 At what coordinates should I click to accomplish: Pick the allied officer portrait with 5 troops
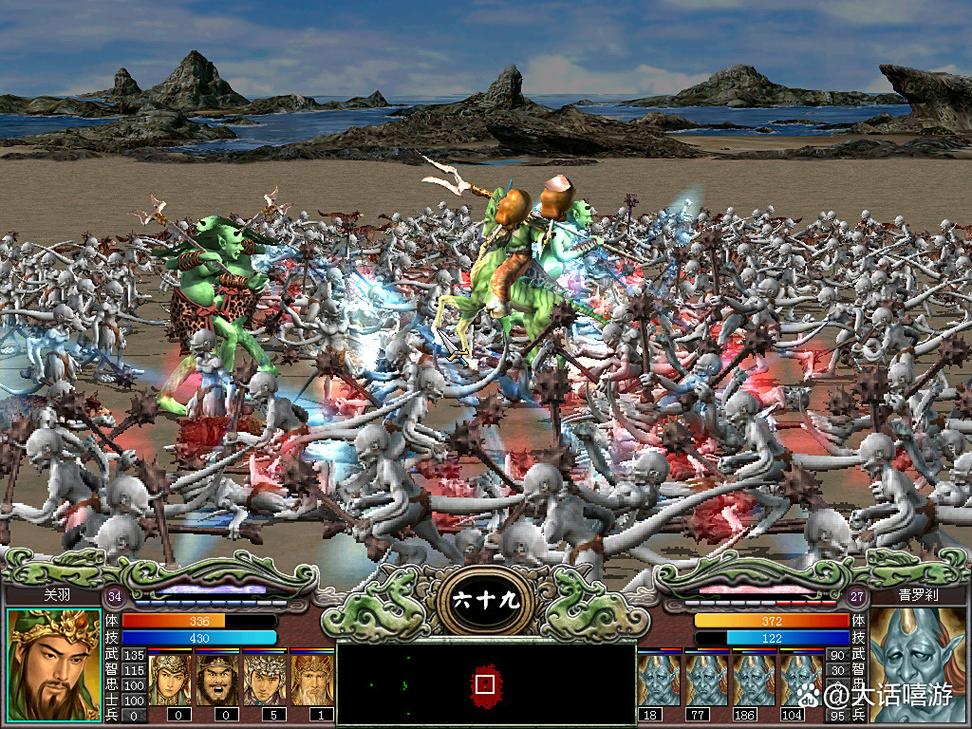point(265,680)
